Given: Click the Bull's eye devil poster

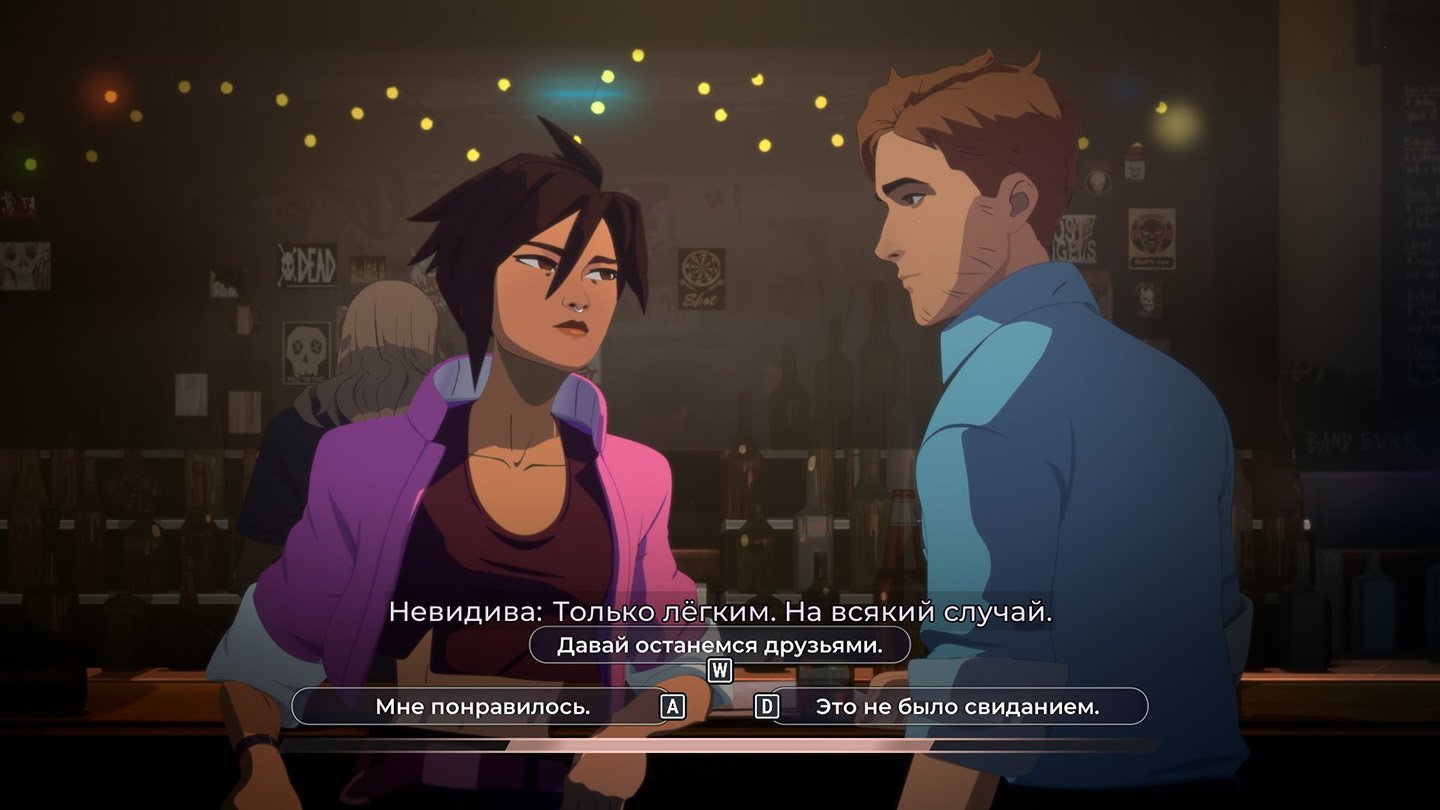Looking at the screenshot, I should tap(1152, 238).
